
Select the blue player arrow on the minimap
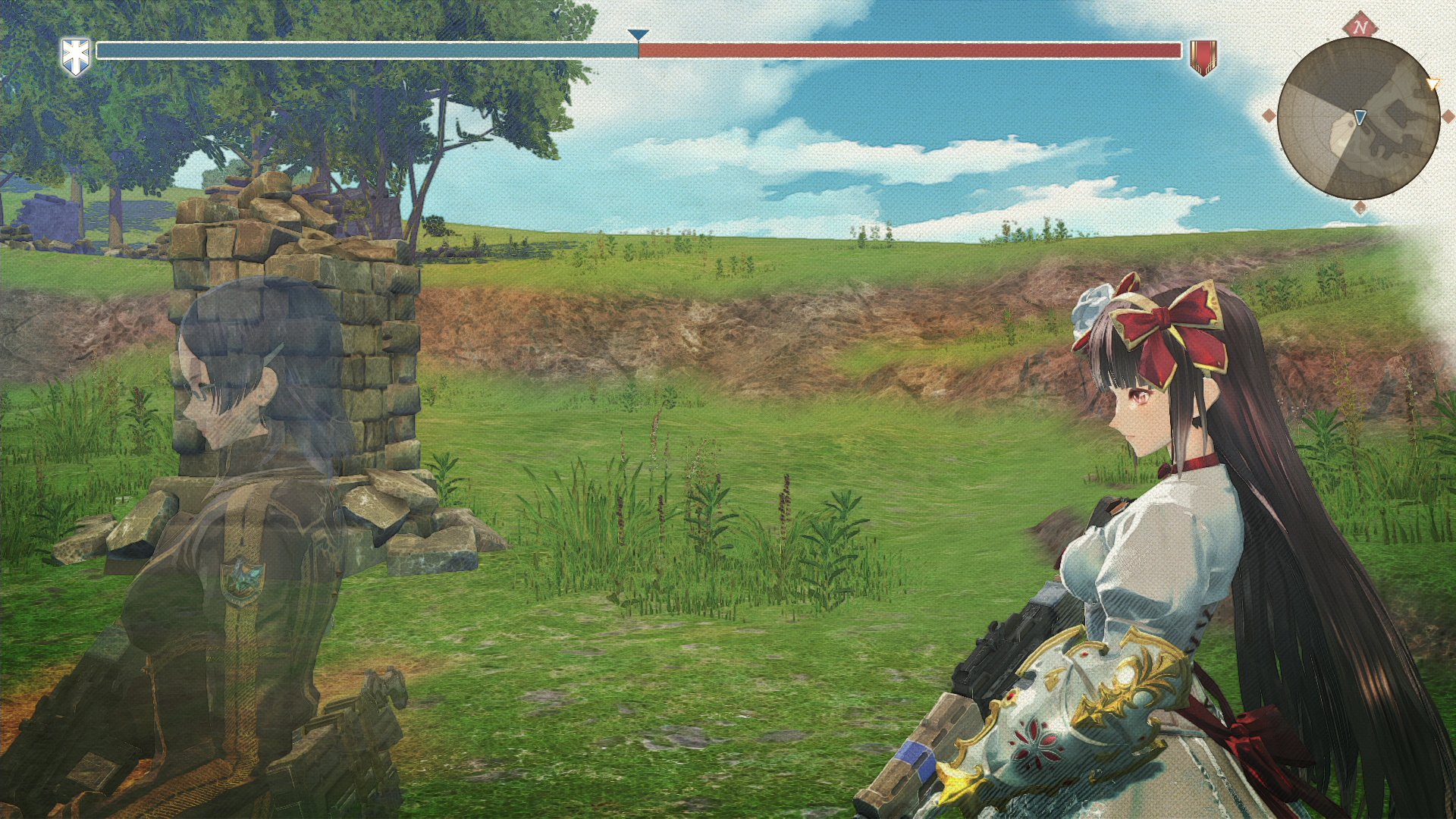[x=1360, y=116]
